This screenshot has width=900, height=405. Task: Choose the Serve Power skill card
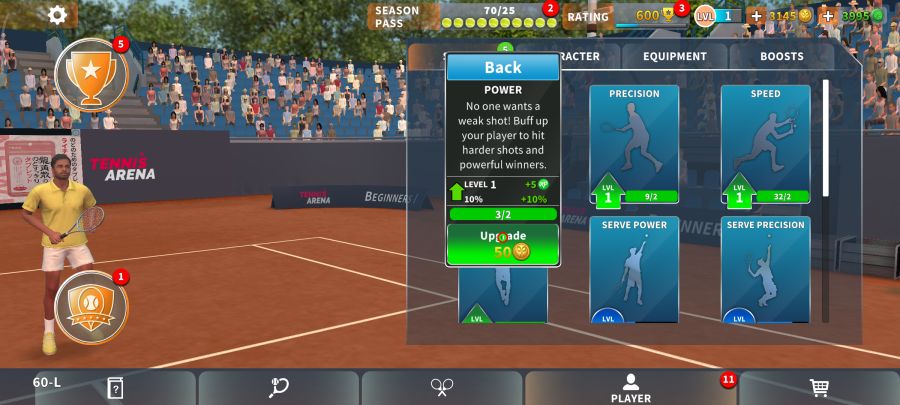point(634,269)
